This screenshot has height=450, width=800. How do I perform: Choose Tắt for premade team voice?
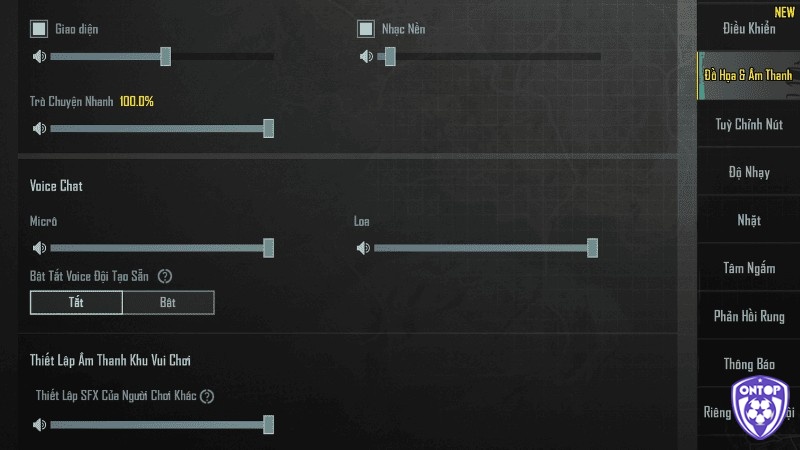[76, 302]
